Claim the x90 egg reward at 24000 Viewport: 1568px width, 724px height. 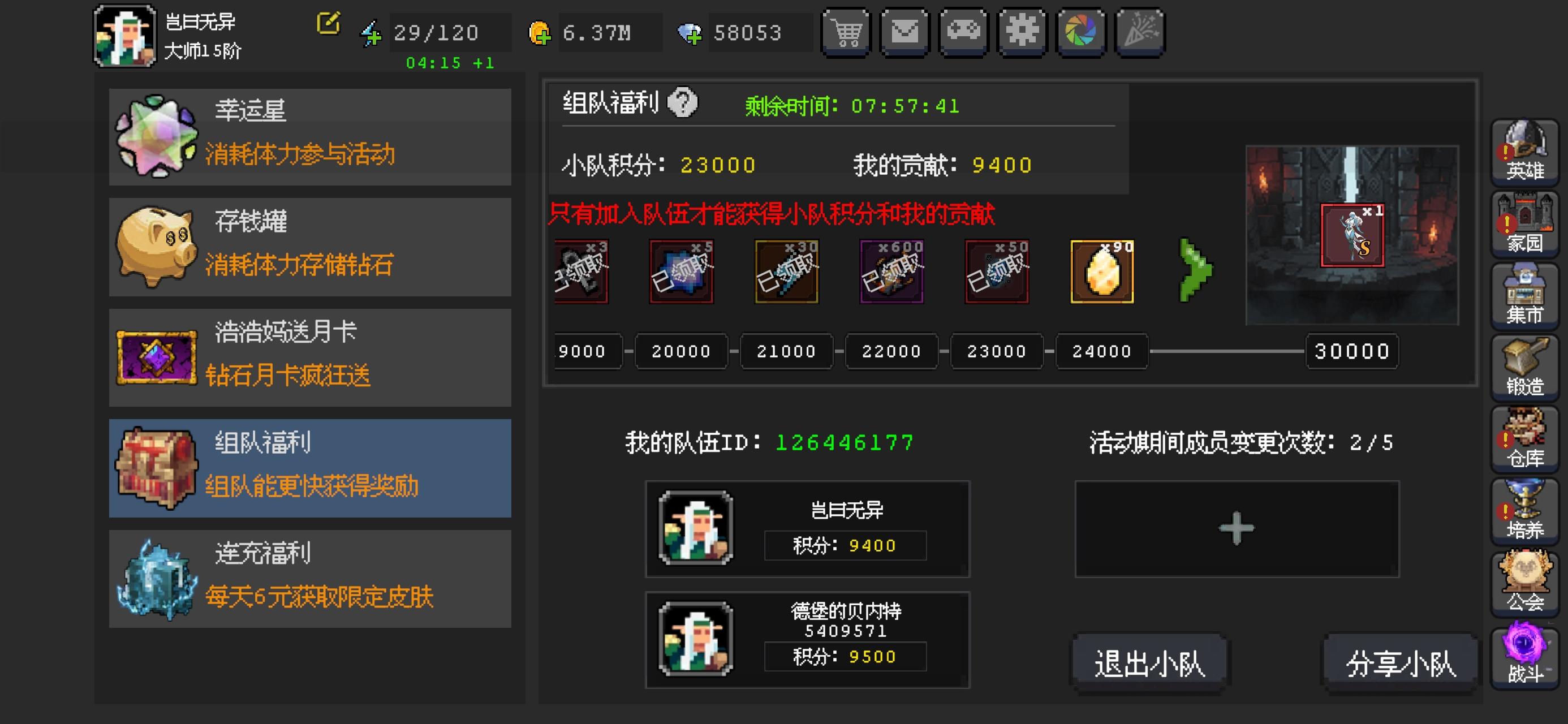tap(1102, 272)
